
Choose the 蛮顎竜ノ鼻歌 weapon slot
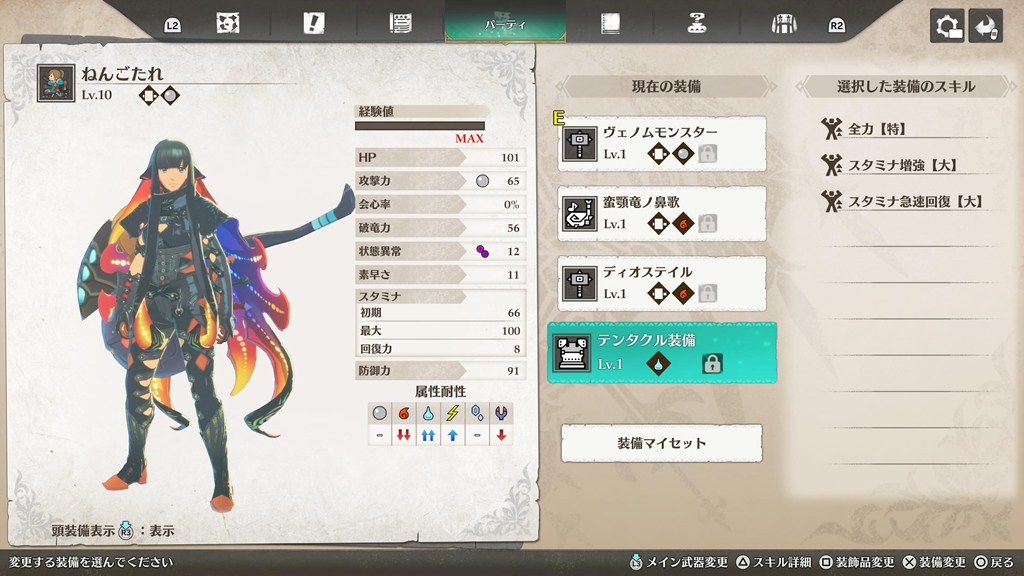tap(663, 213)
